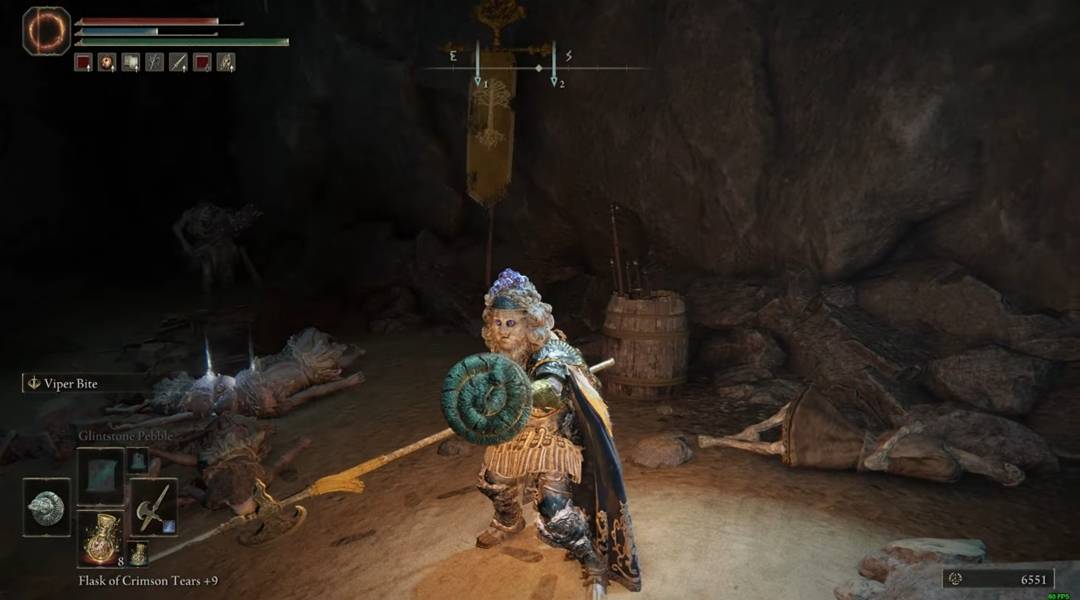The width and height of the screenshot is (1080, 600).
Task: Choose the halberd right-hand weapon slot
Action: [x=153, y=507]
